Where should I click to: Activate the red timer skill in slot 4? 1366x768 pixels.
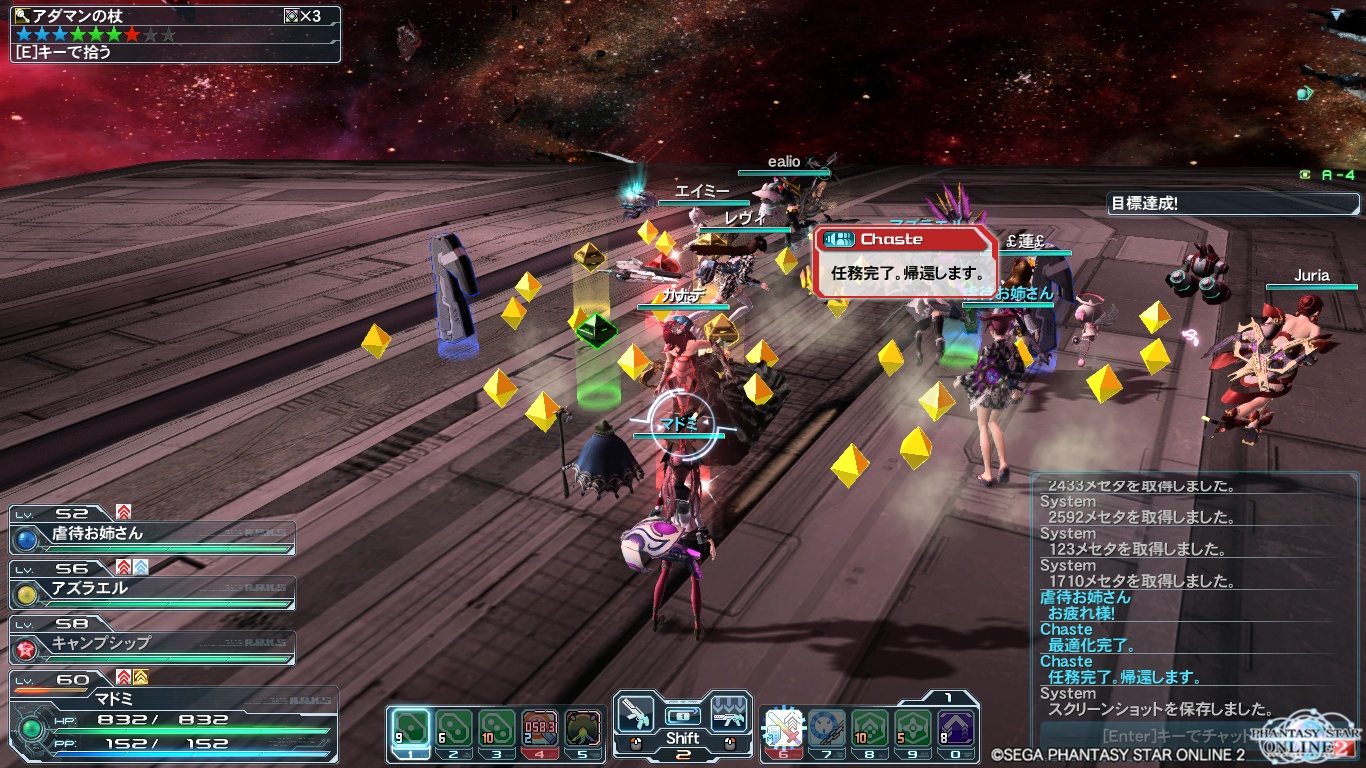pos(540,727)
